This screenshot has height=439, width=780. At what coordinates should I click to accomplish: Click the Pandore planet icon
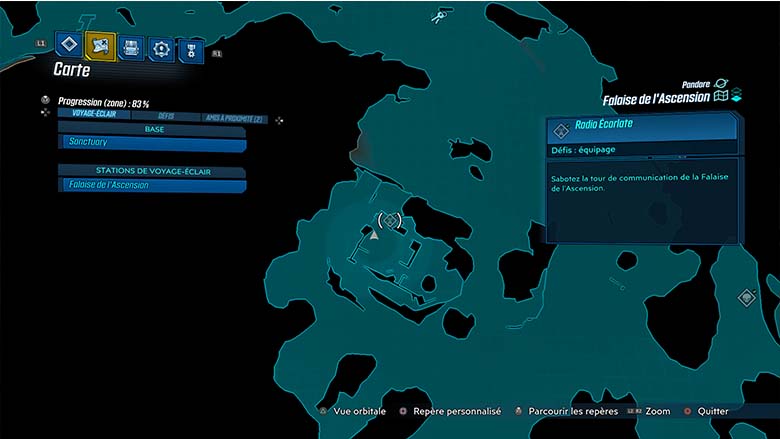coord(721,84)
